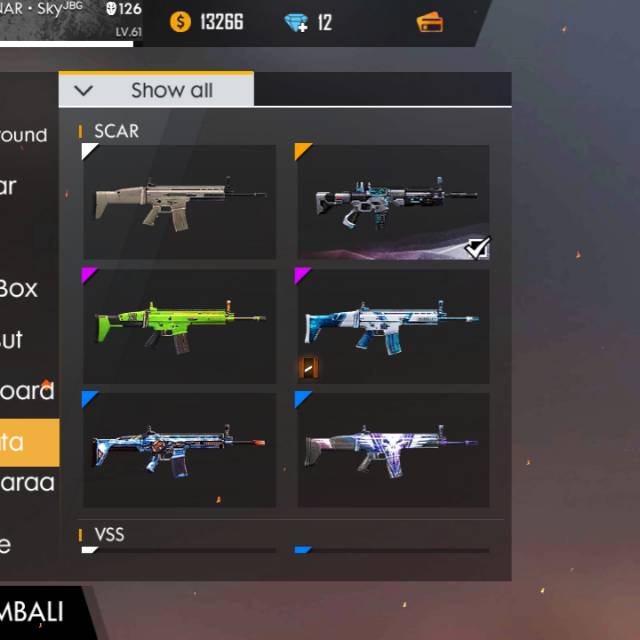Add more diamonds via the diamond icon
The width and height of the screenshot is (640, 640).
coord(296,21)
